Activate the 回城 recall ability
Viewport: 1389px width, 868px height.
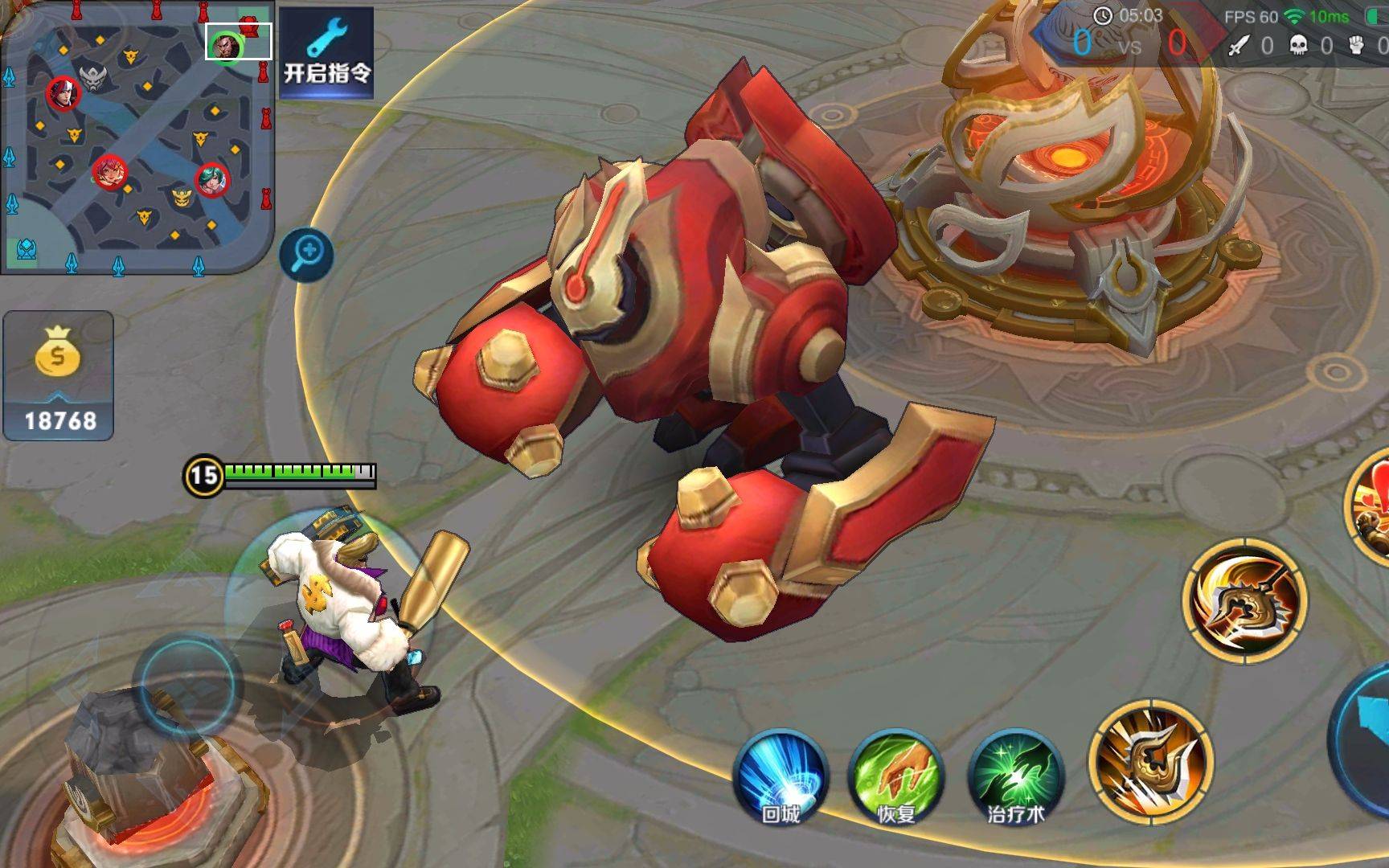point(781,776)
